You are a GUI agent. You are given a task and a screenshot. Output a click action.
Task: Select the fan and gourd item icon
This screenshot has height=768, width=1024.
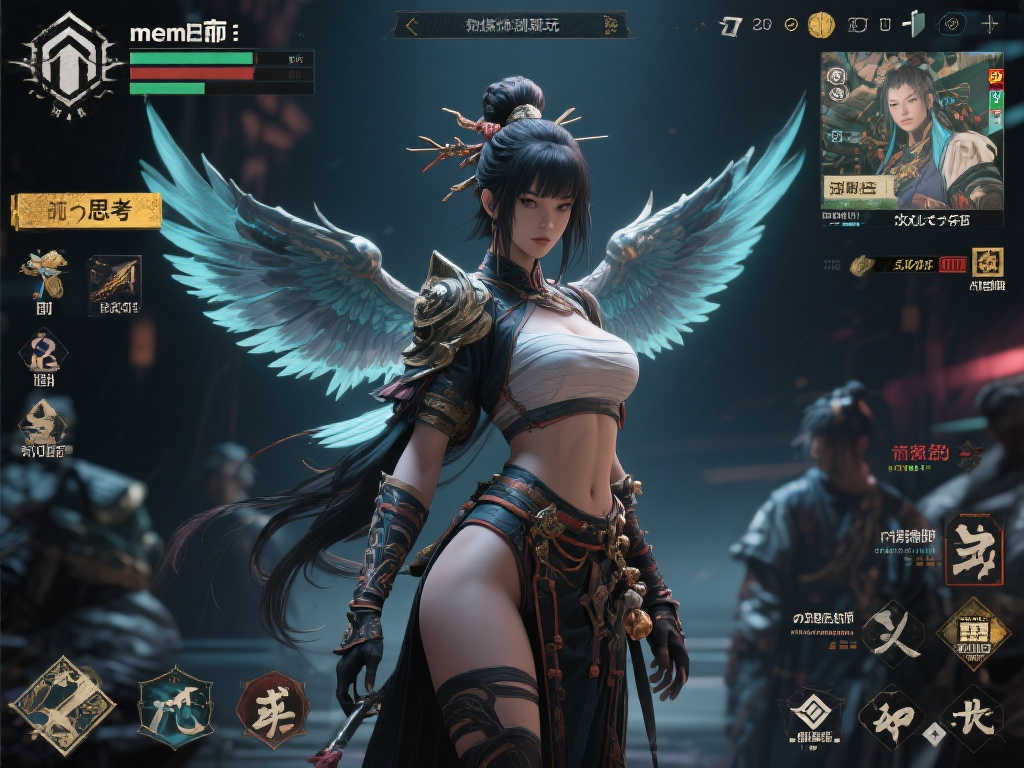[x=44, y=273]
